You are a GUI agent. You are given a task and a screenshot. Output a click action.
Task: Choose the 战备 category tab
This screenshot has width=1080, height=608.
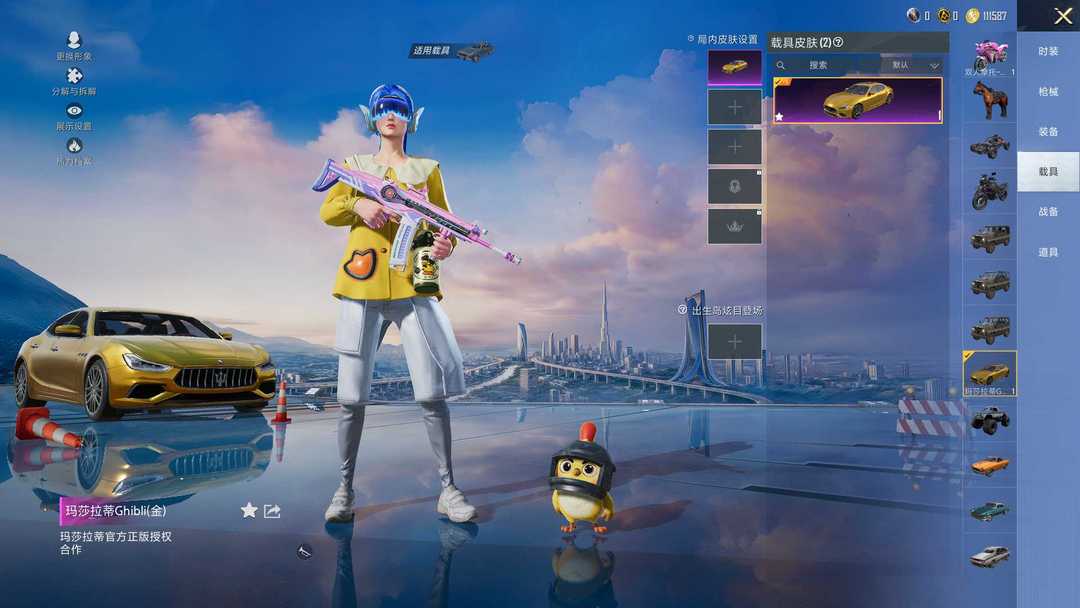point(1048,212)
